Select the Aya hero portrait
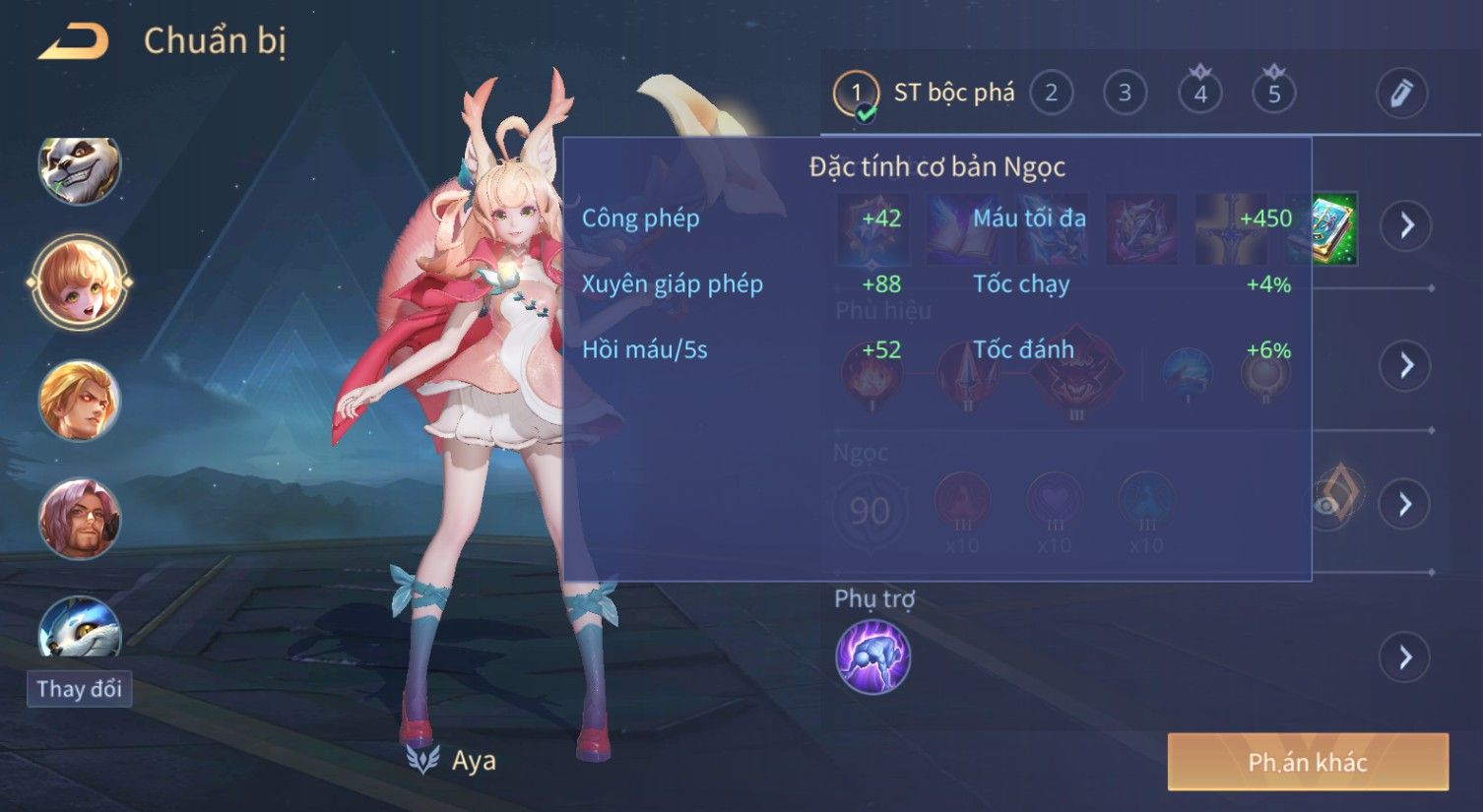The width and height of the screenshot is (1483, 812). pyautogui.click(x=79, y=281)
